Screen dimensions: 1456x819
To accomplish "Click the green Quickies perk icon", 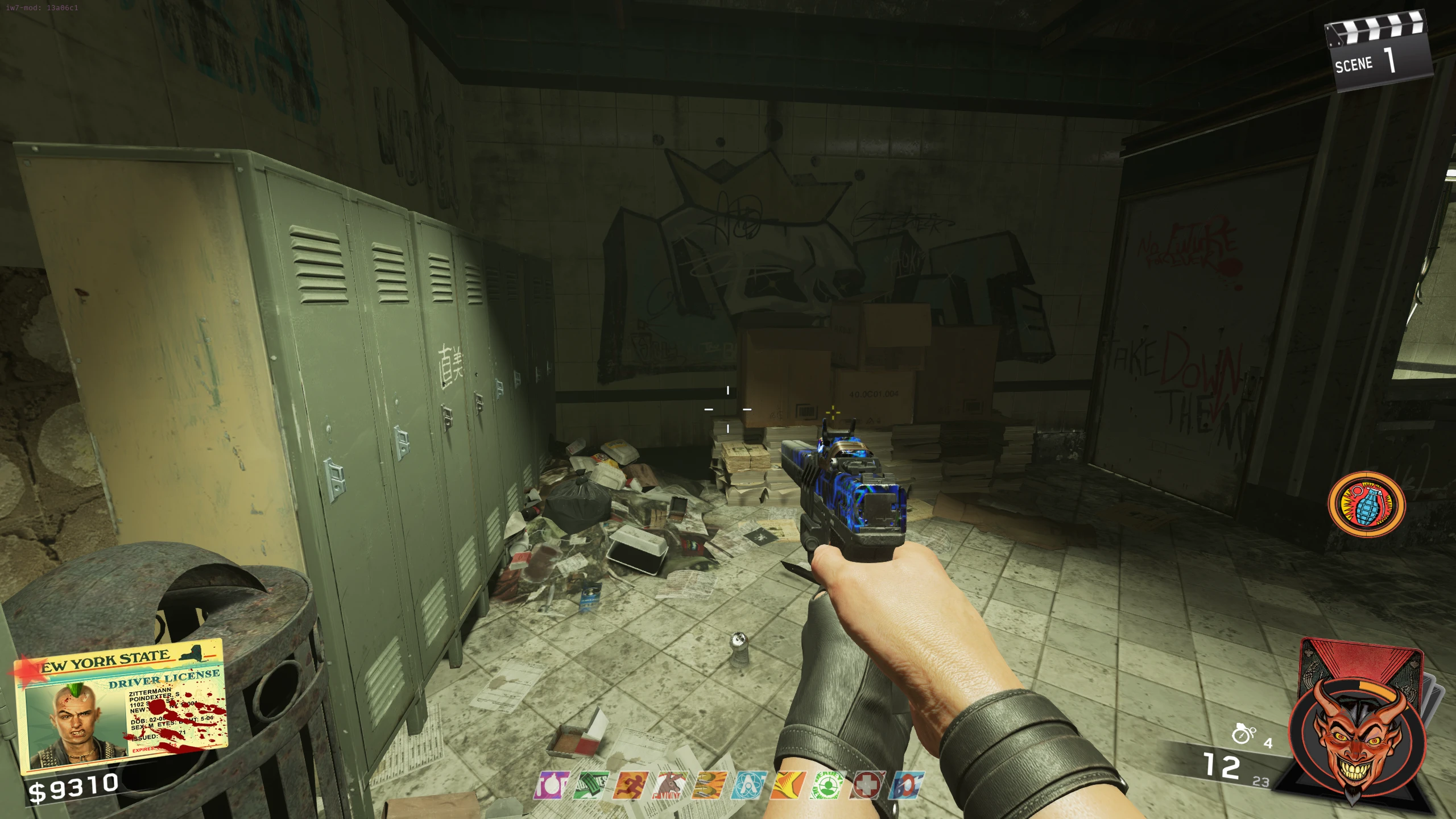I will pos(591,785).
